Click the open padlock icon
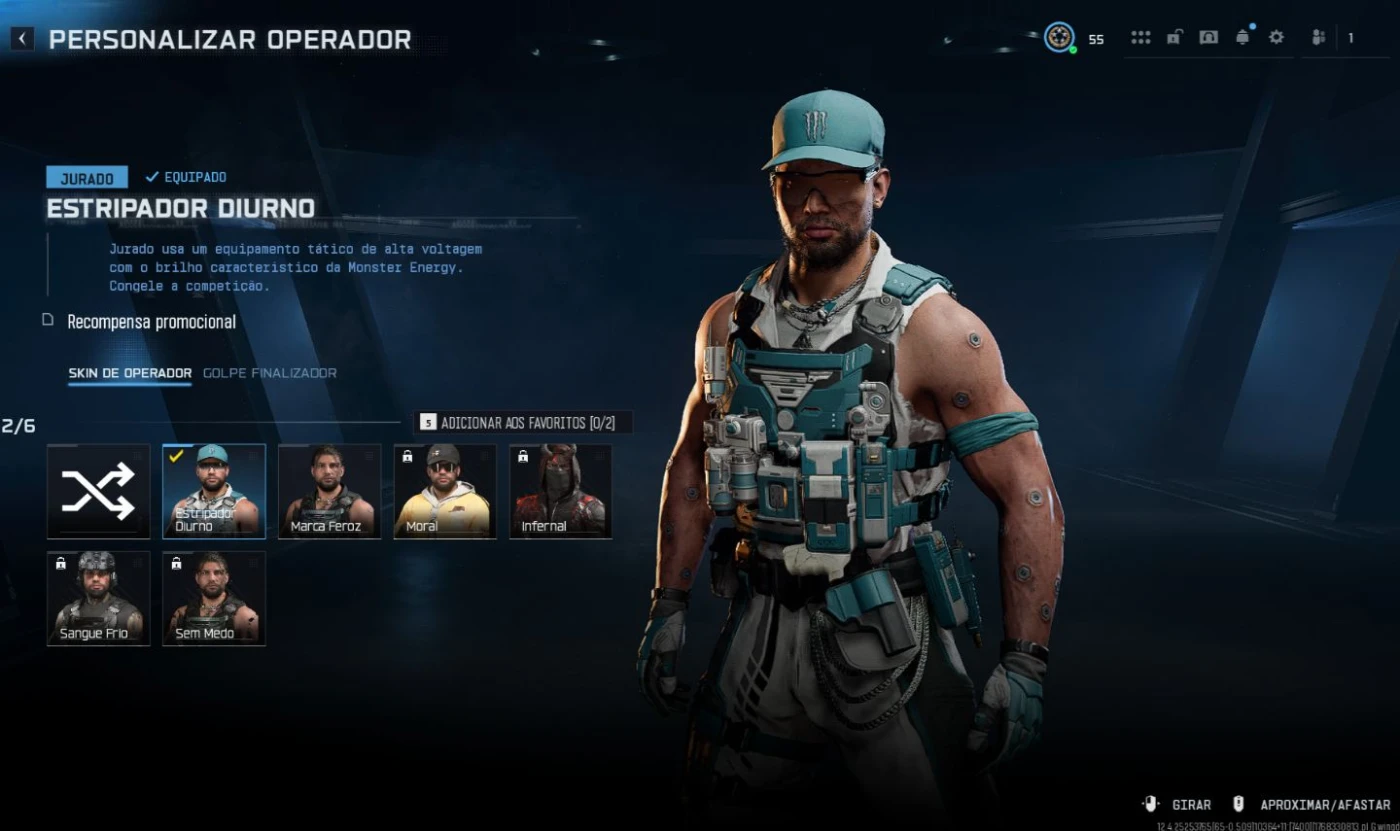The height and width of the screenshot is (831, 1400). point(1175,38)
